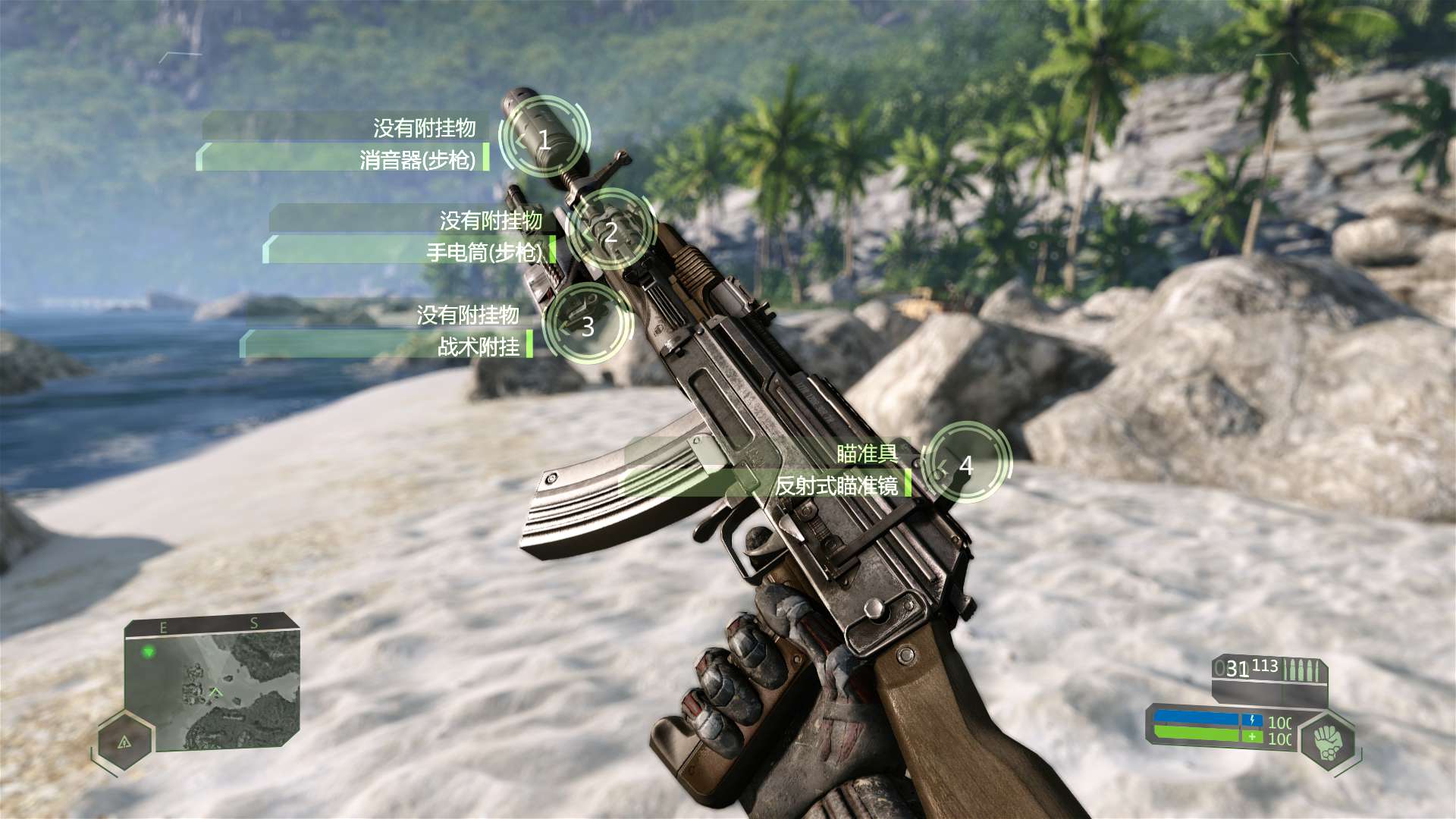Click the circular slot 1 barrel marker
Screen dimensions: 1456x819
(x=544, y=139)
